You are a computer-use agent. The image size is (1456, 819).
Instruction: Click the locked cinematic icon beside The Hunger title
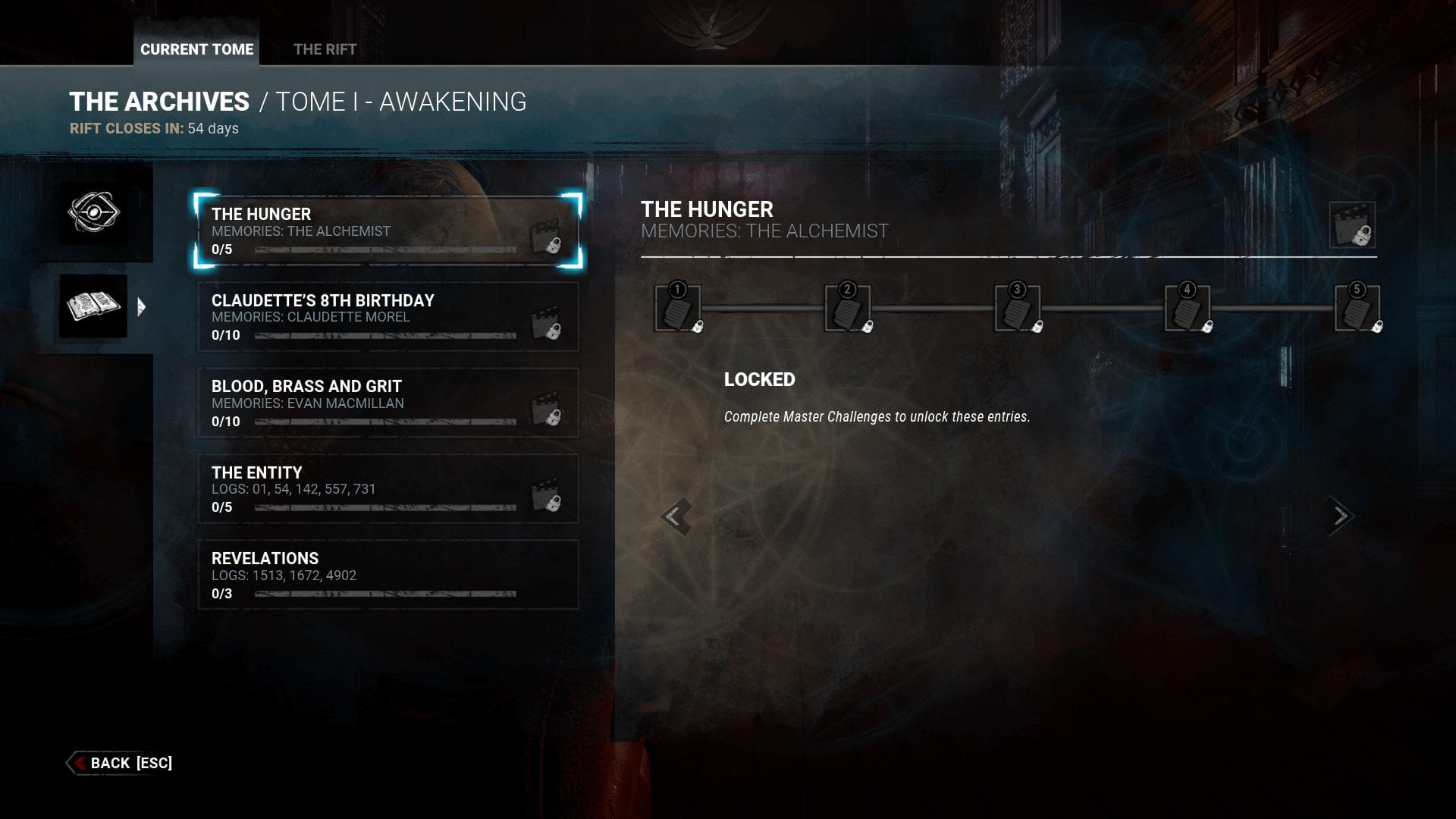(x=1352, y=225)
